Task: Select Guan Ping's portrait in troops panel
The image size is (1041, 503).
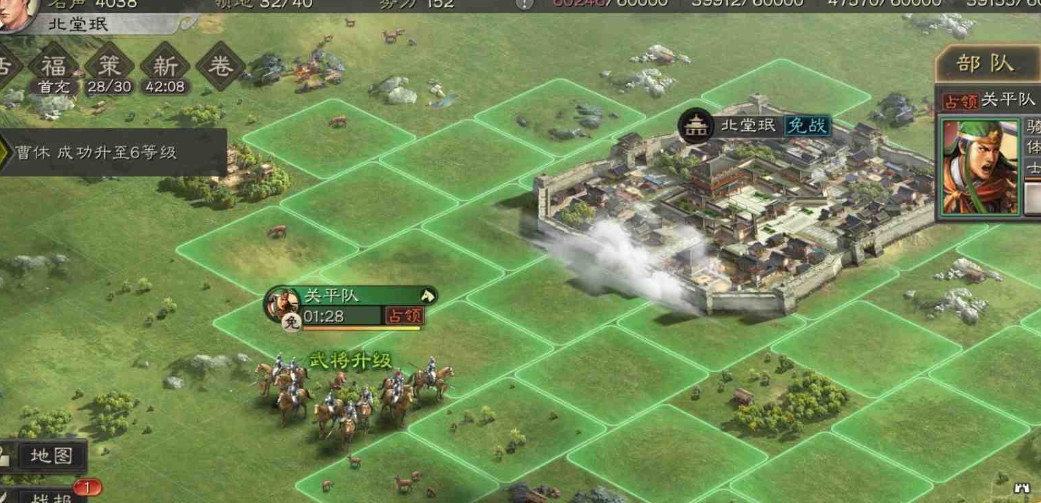Action: pos(980,166)
